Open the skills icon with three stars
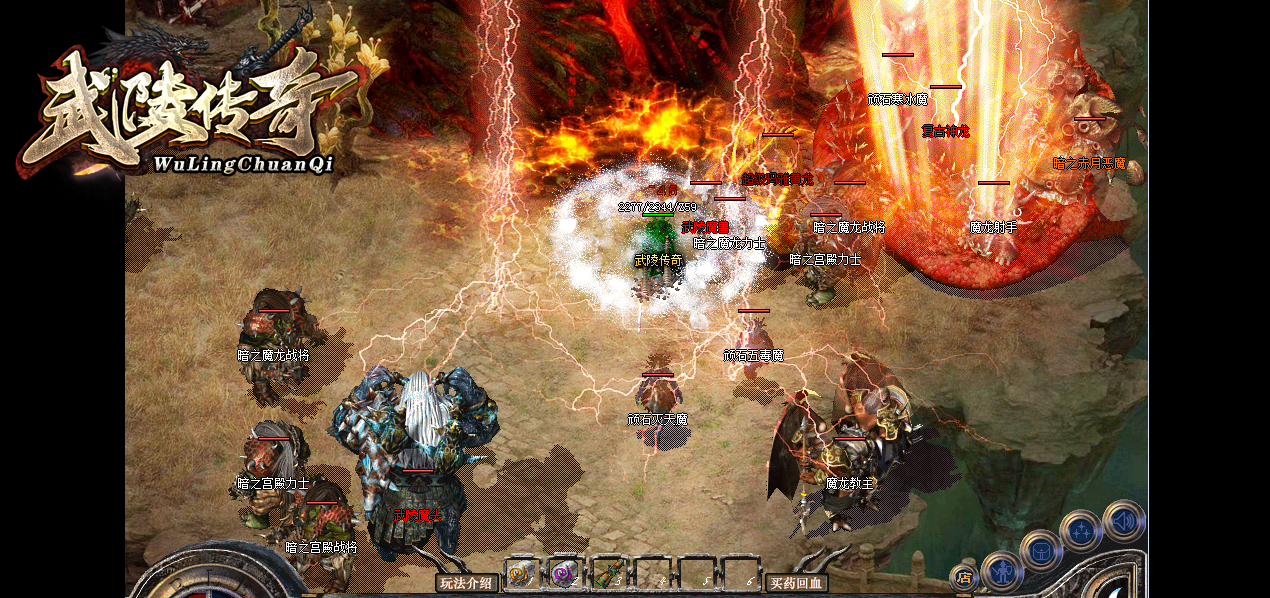The width and height of the screenshot is (1270, 598). pyautogui.click(x=1081, y=530)
